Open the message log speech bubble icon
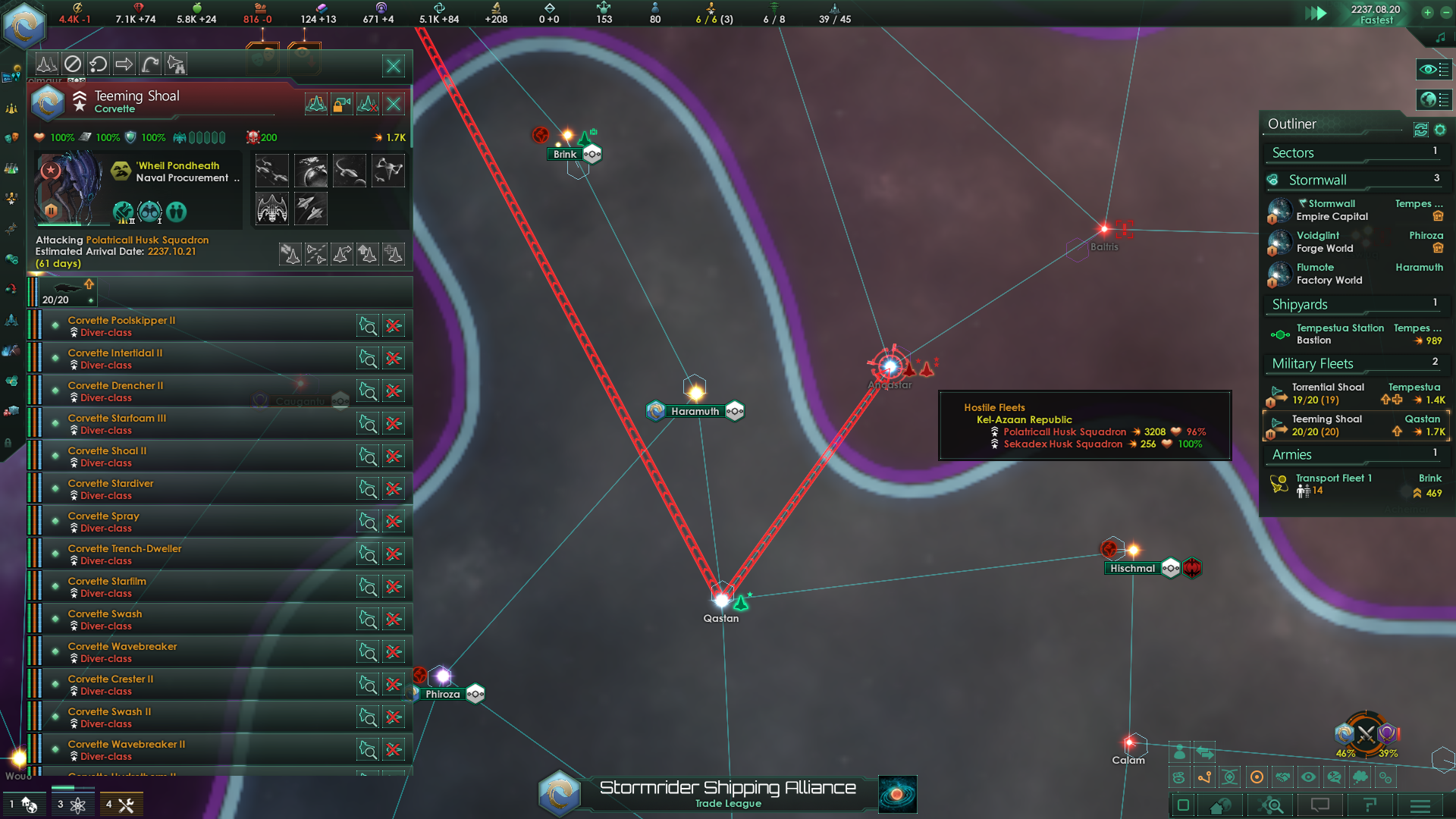The image size is (1456, 819). click(x=1319, y=806)
